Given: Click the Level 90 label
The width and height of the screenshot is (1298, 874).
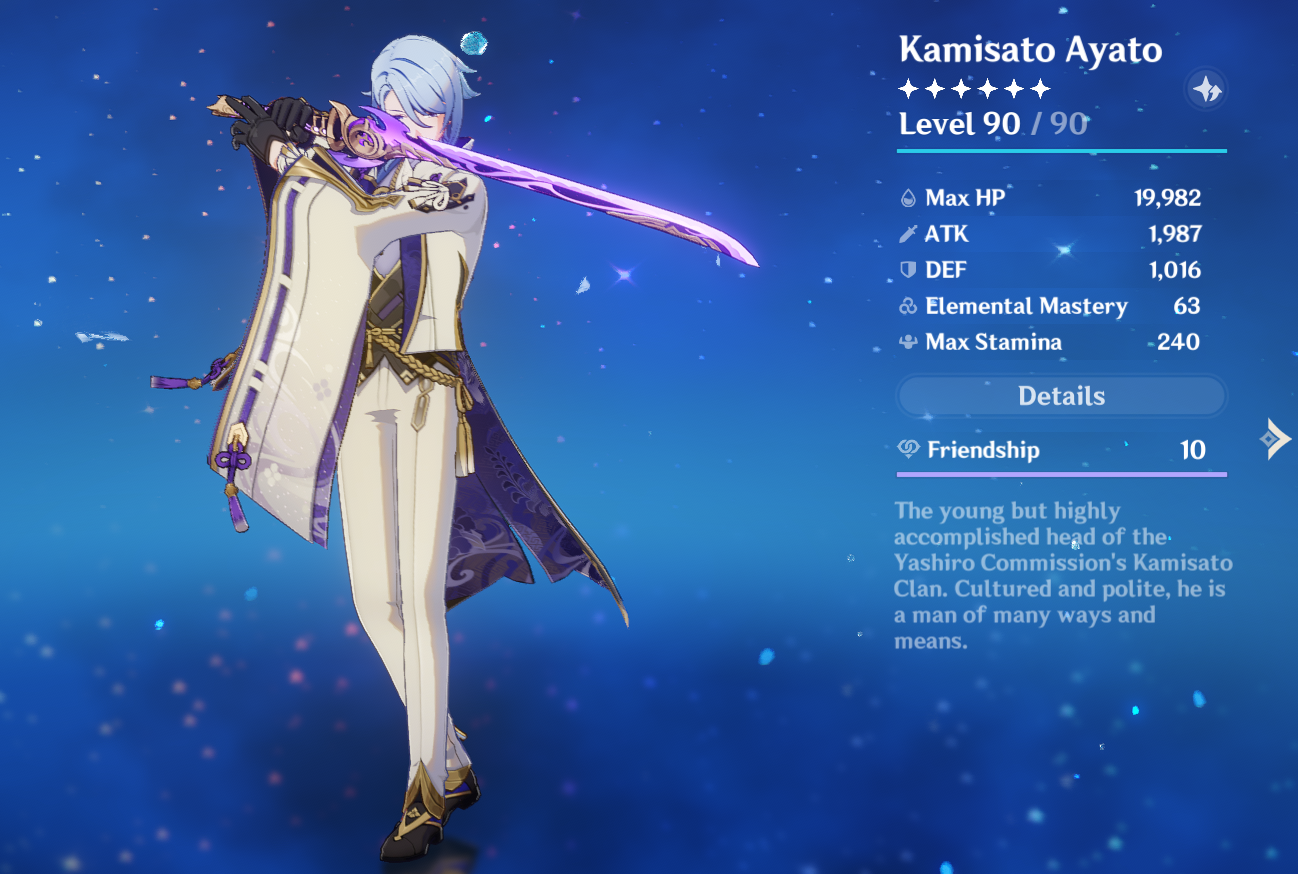Looking at the screenshot, I should (x=958, y=123).
